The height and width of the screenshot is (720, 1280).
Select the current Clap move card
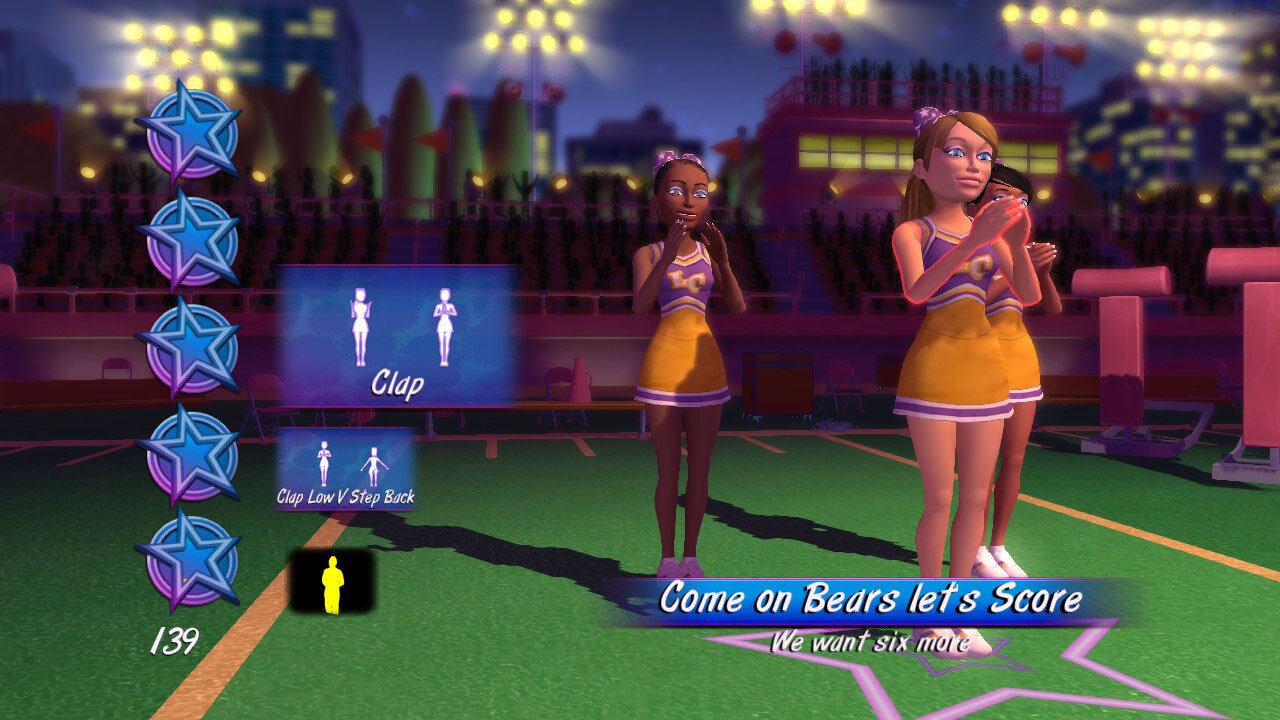click(x=397, y=335)
